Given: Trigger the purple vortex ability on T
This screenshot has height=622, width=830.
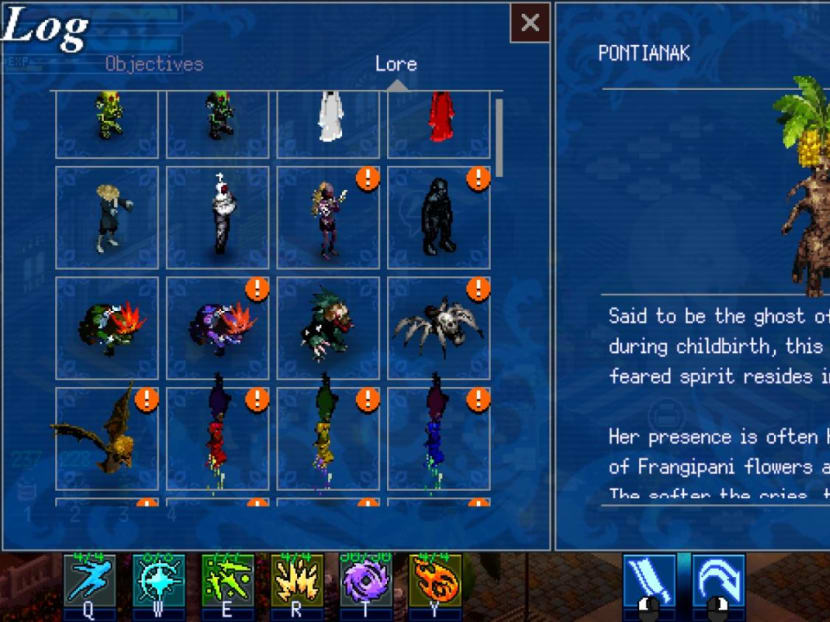Looking at the screenshot, I should 366,582.
